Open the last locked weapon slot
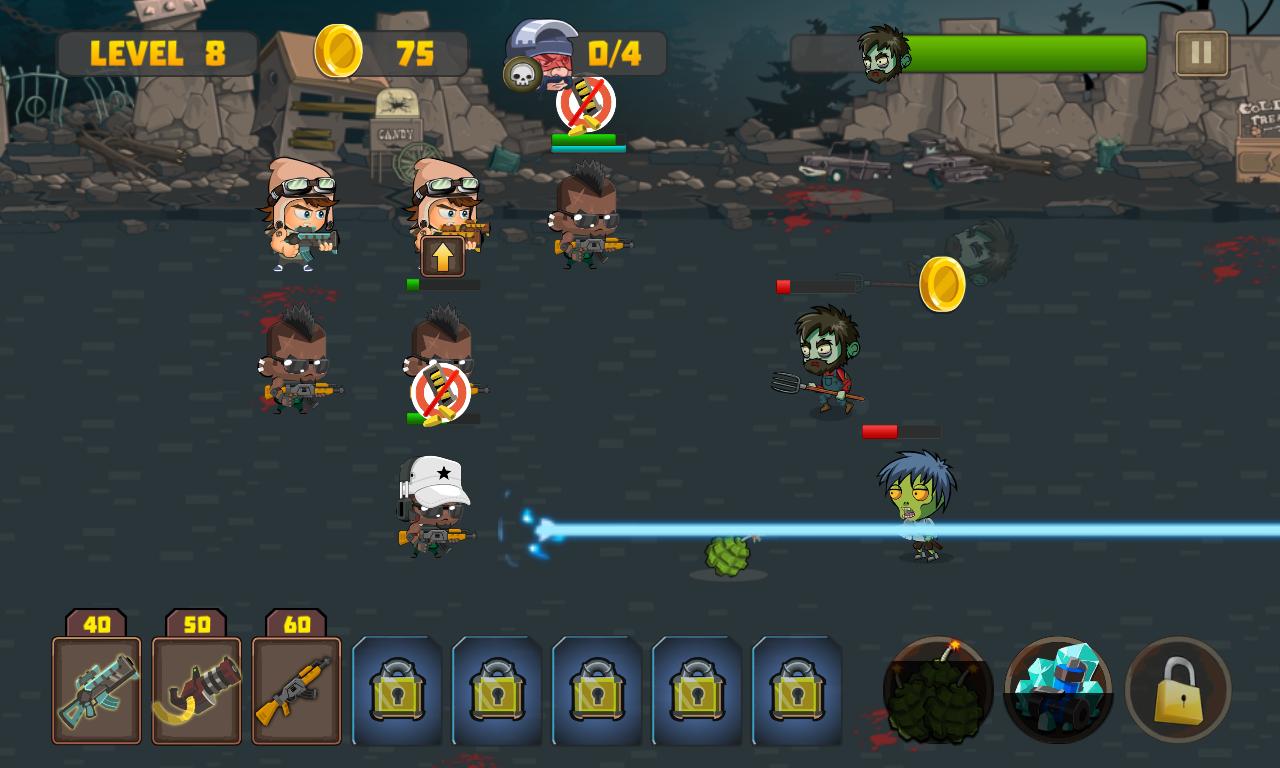 point(795,690)
